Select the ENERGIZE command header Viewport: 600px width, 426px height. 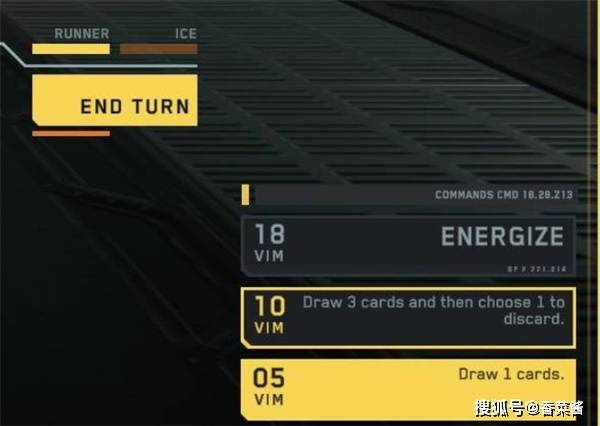click(408, 244)
